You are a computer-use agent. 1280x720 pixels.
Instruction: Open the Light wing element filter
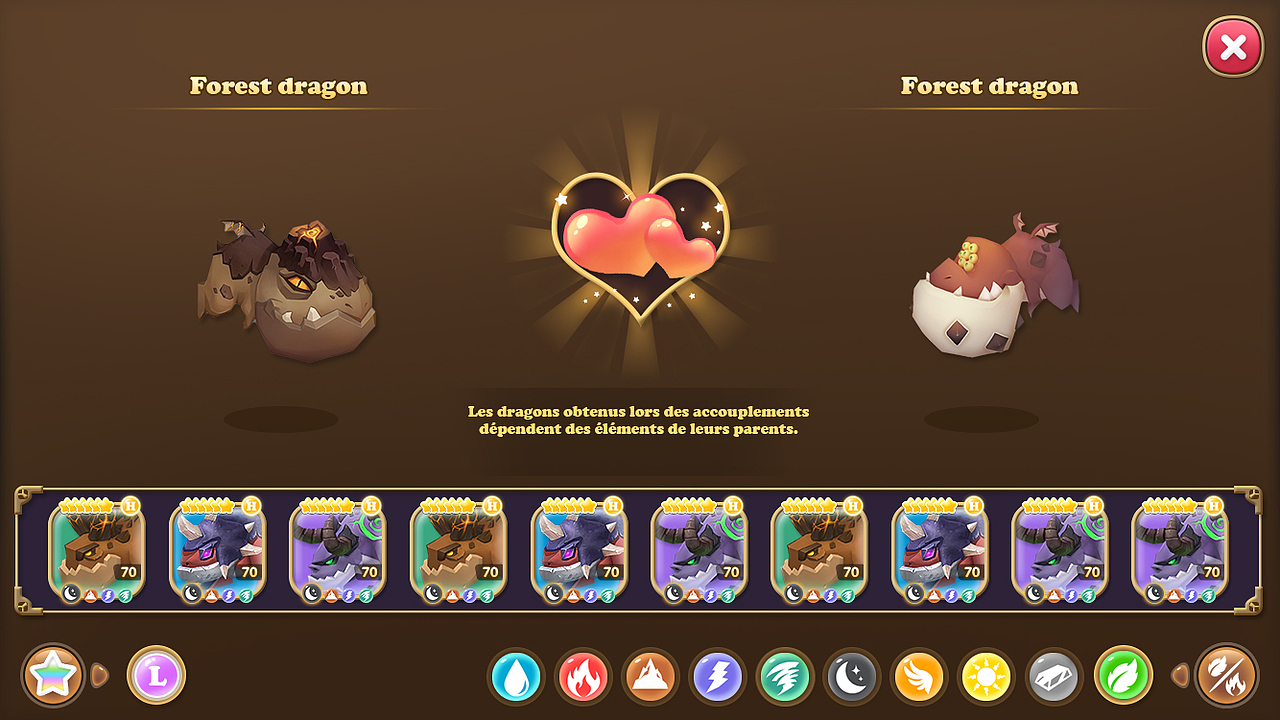(x=920, y=676)
